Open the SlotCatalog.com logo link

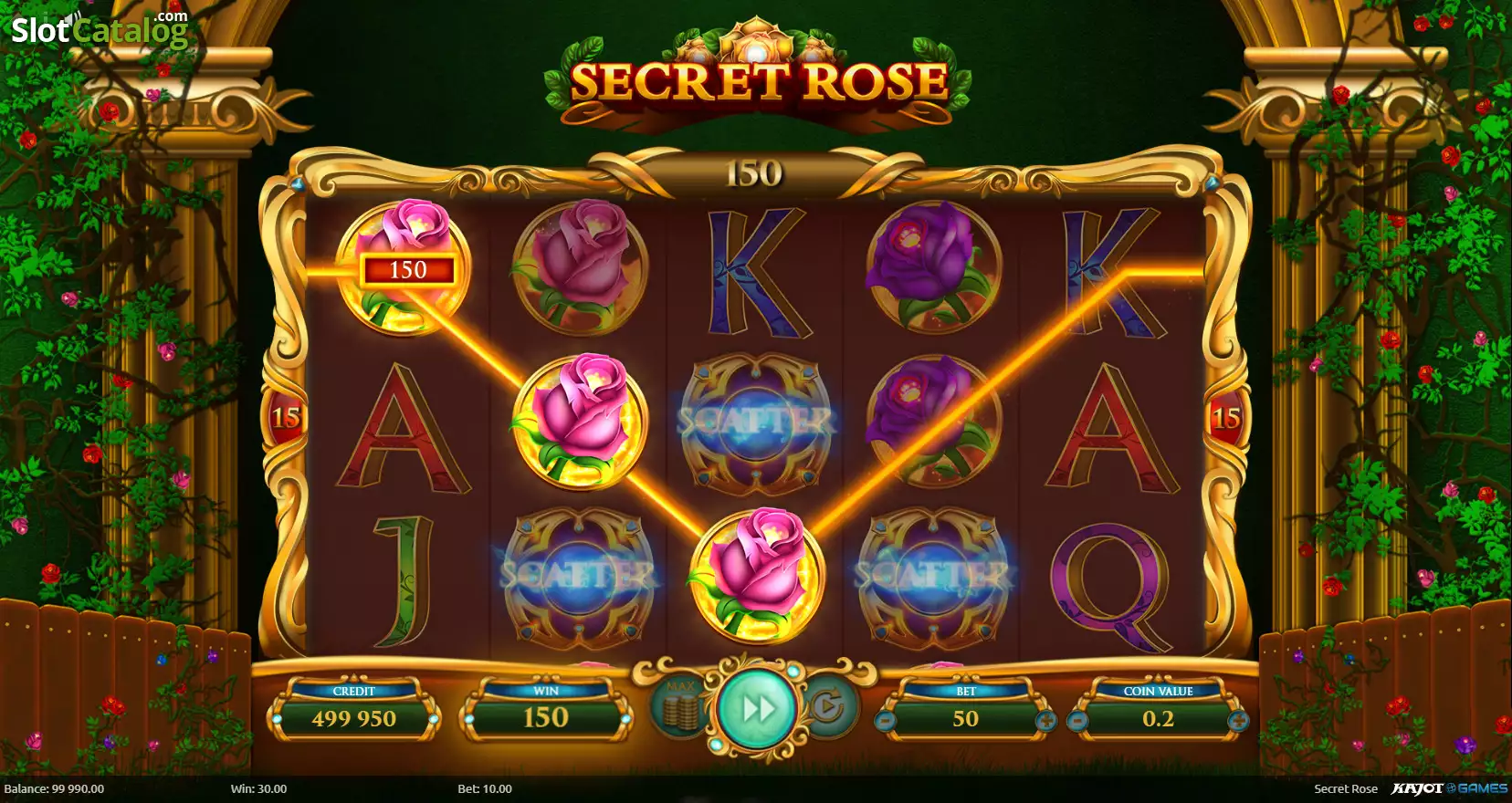(99, 29)
